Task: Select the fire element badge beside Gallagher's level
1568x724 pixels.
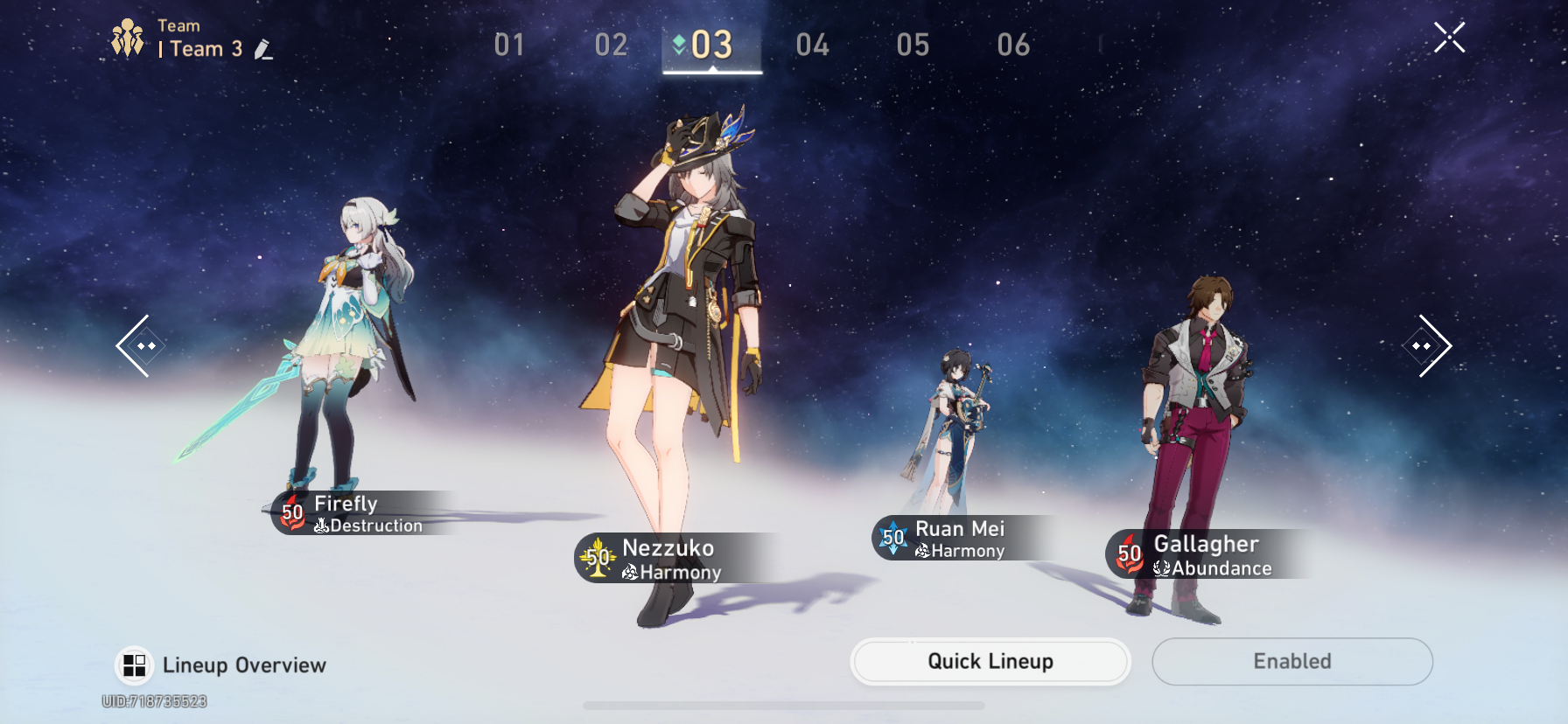Action: point(1128,553)
